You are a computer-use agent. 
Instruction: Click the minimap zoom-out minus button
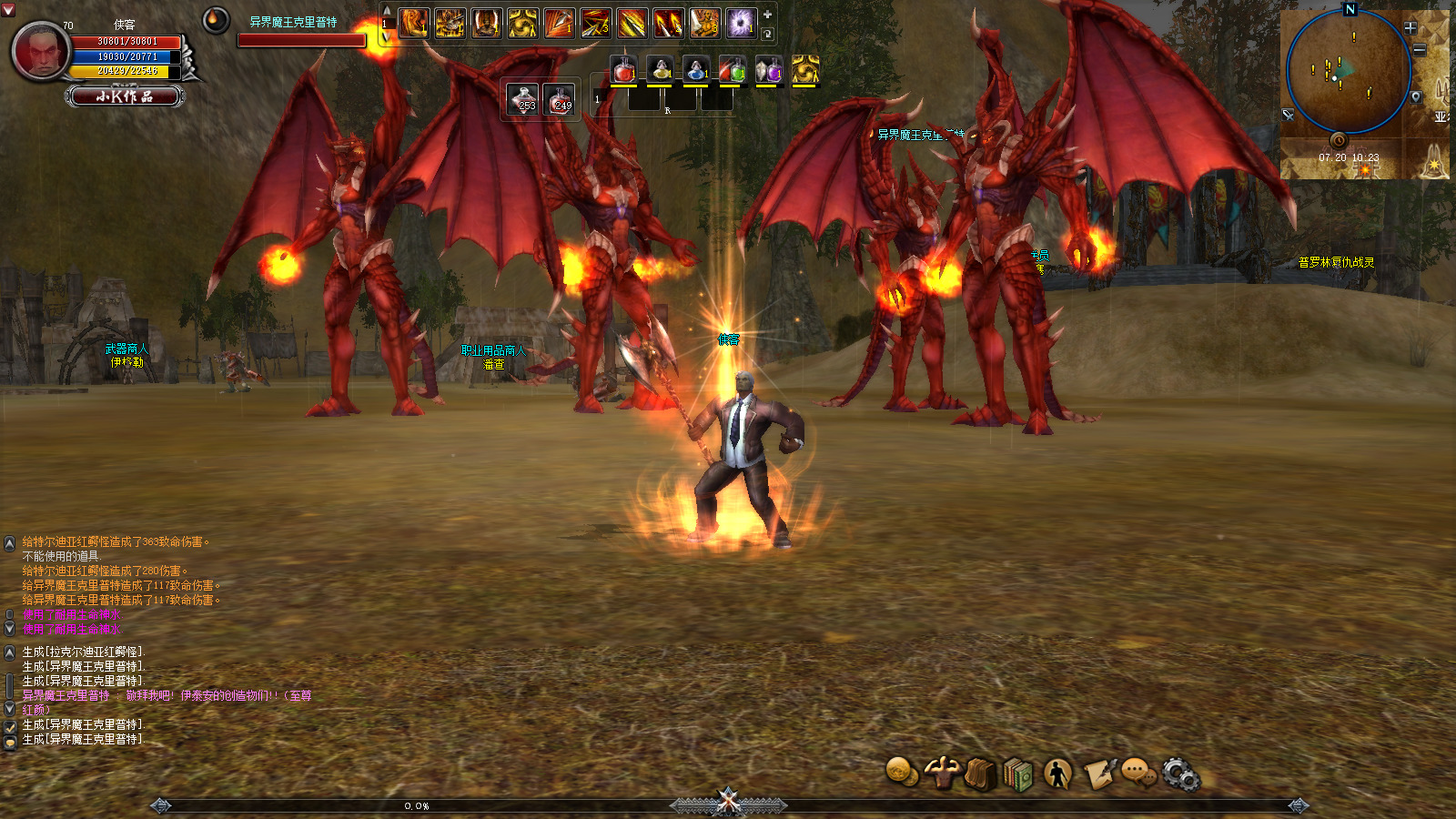coord(1419,50)
